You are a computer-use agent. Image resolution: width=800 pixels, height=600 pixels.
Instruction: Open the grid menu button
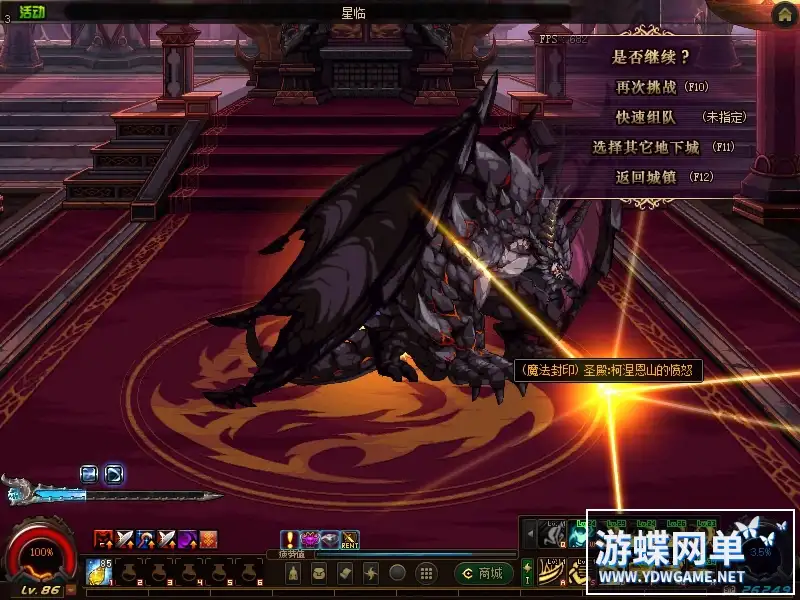(x=425, y=573)
